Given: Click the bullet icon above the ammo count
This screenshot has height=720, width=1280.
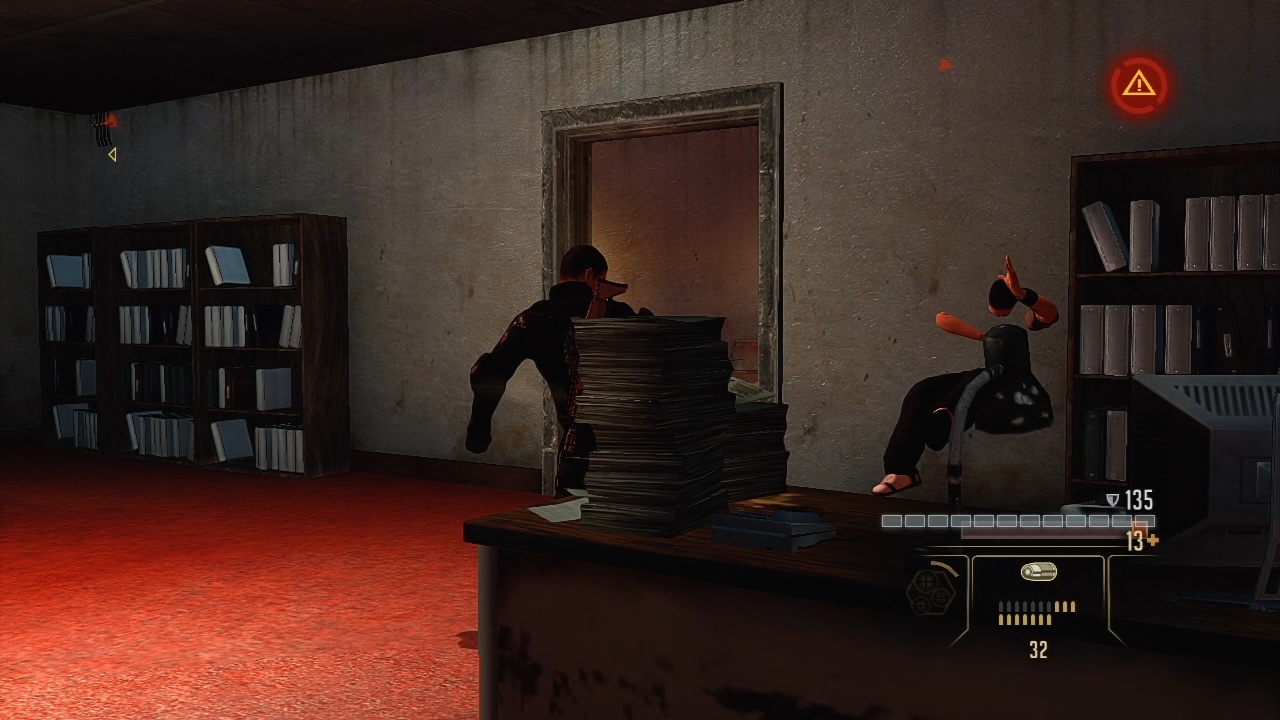Looking at the screenshot, I should tap(1037, 570).
